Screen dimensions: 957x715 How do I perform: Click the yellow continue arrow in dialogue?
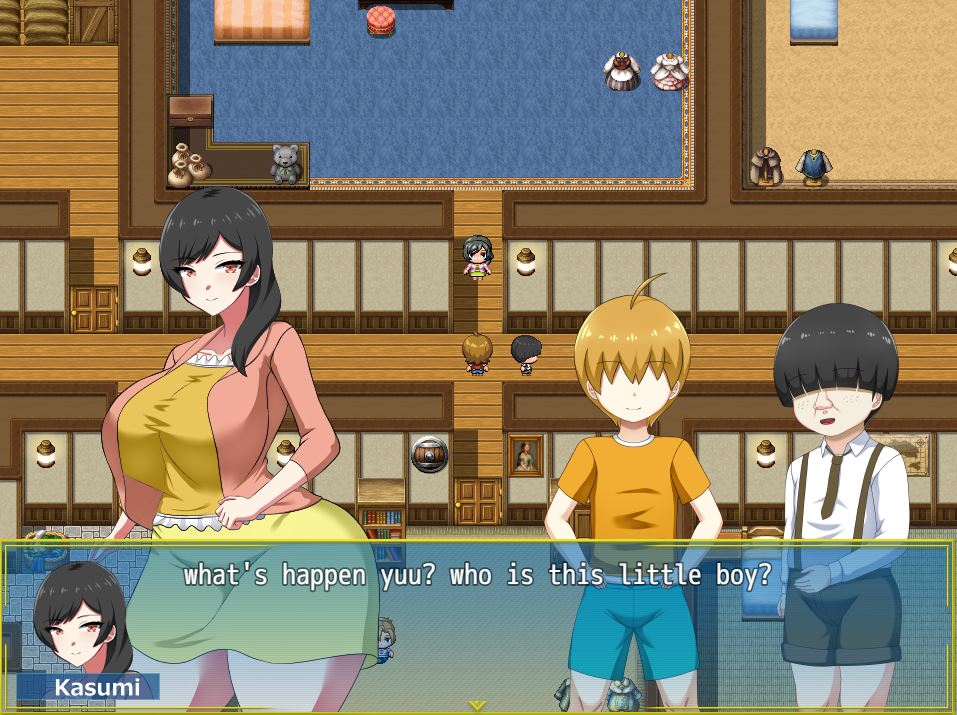coord(478,704)
